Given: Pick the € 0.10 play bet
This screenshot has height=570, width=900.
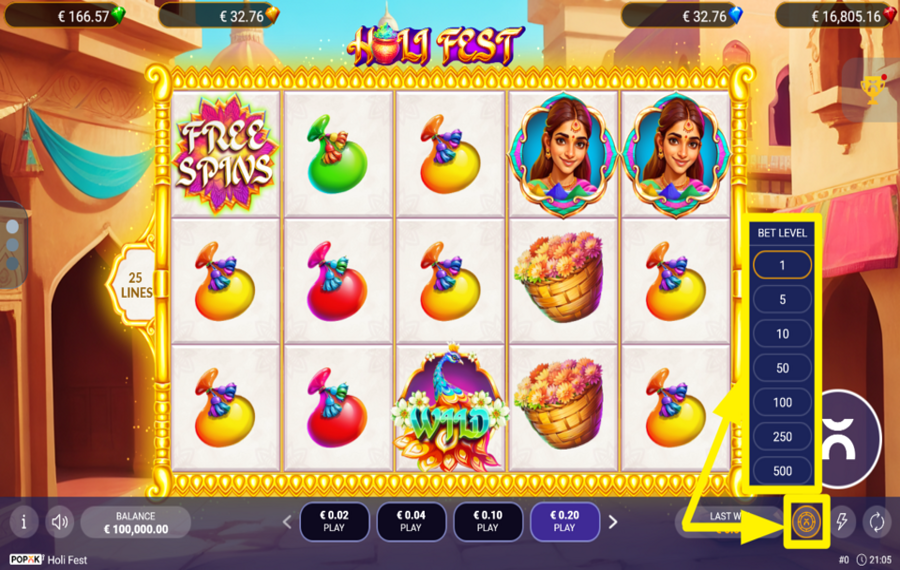Looking at the screenshot, I should pyautogui.click(x=487, y=521).
